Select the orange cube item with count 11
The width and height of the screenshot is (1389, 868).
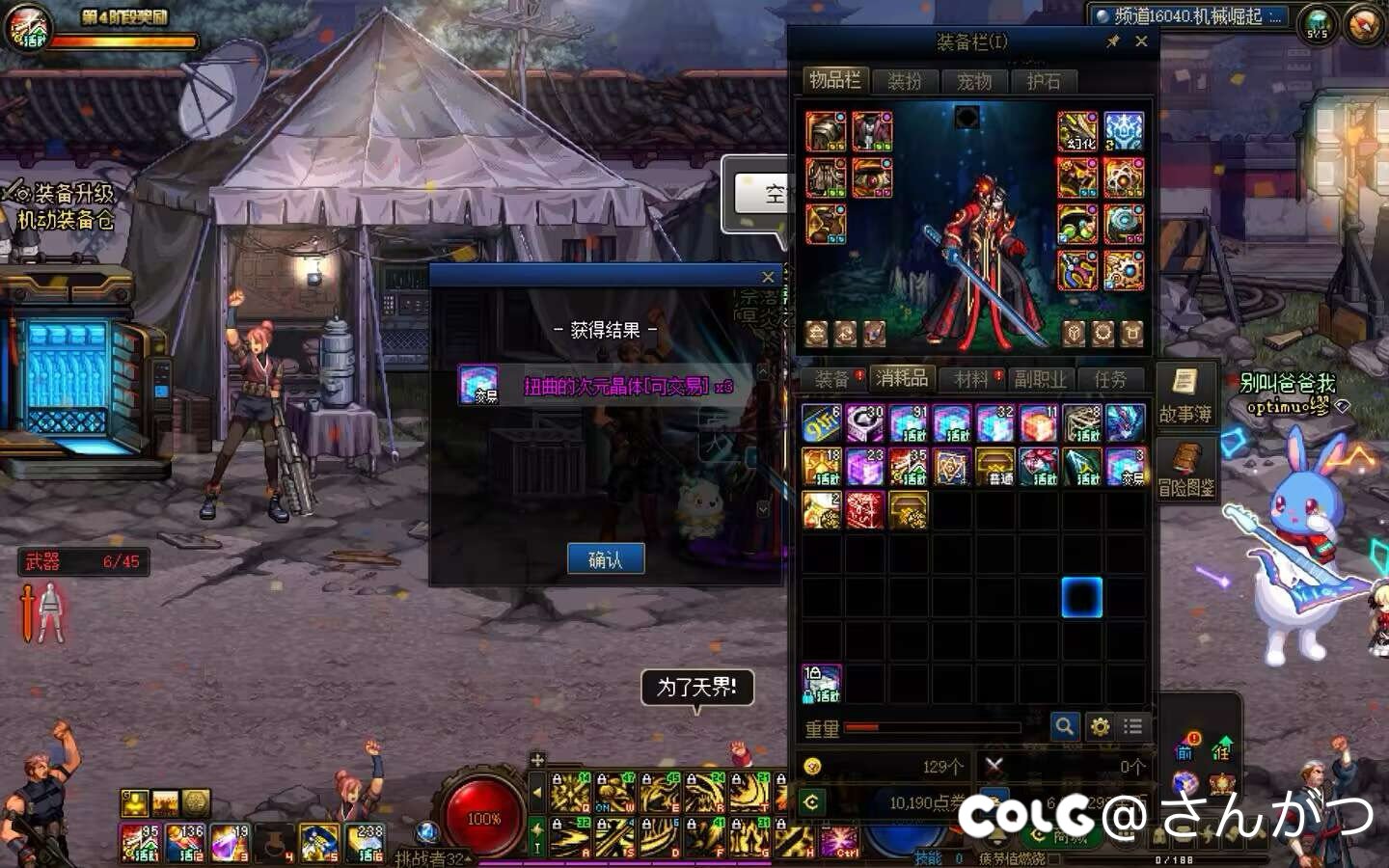point(1038,423)
